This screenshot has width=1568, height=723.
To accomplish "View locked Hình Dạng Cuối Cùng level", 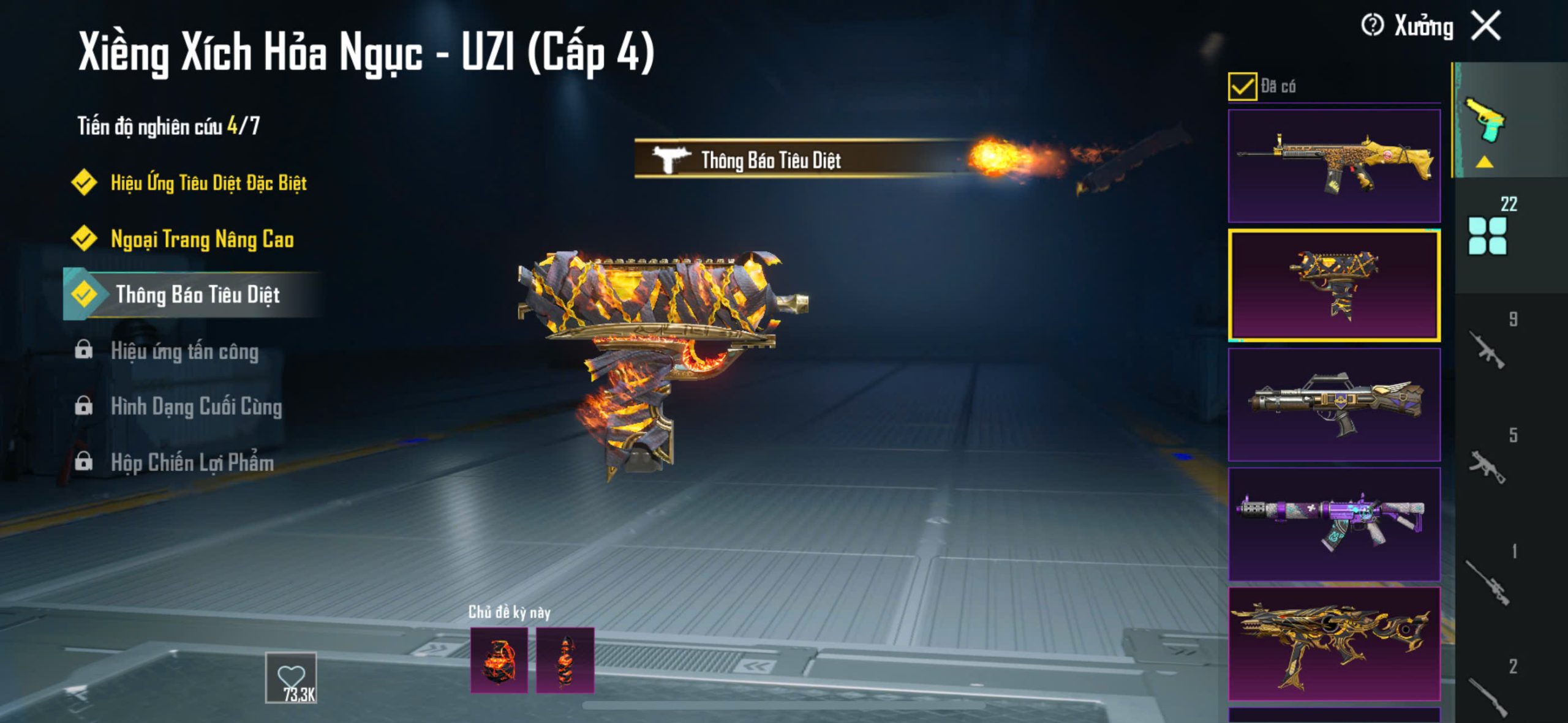I will pyautogui.click(x=195, y=406).
